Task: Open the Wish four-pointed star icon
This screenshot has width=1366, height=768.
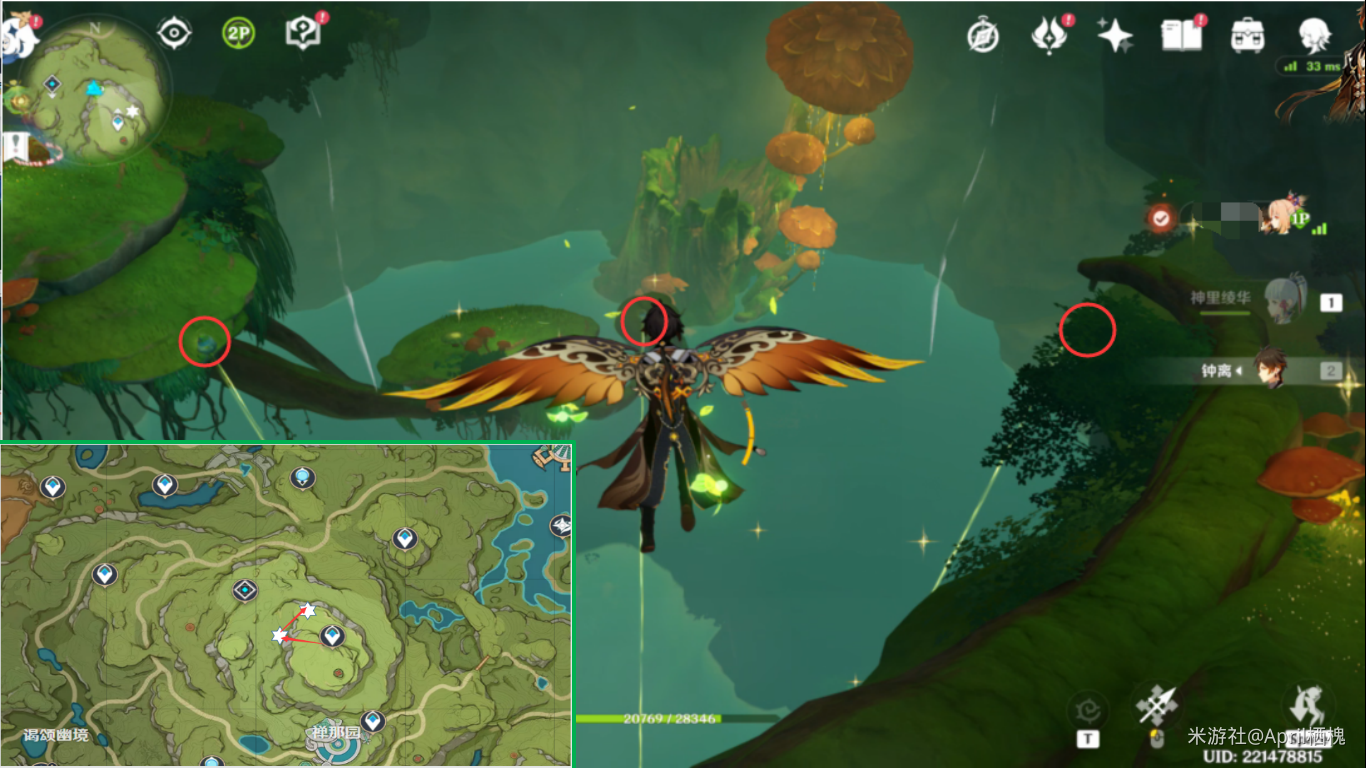Action: (x=1114, y=36)
